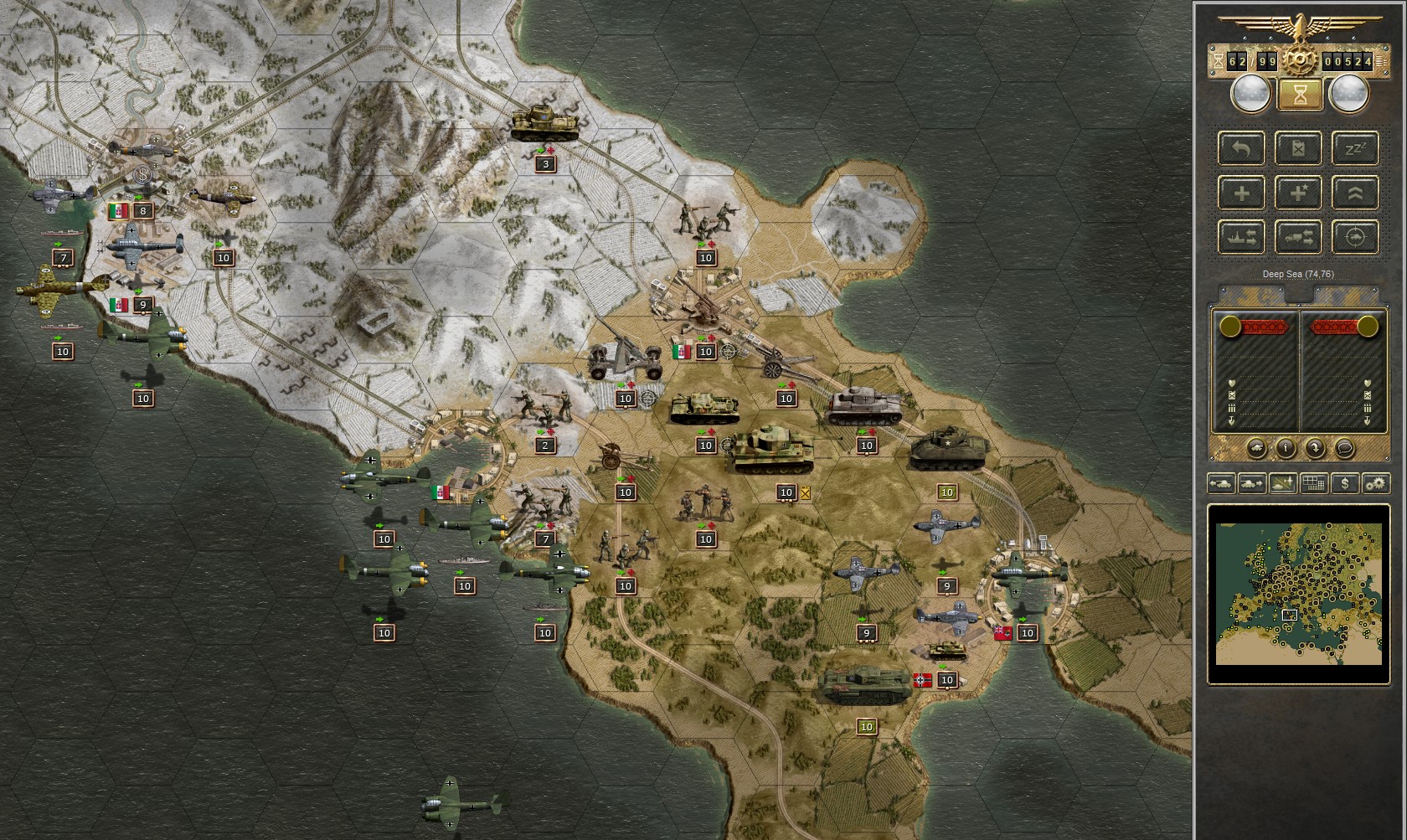Open unit details with the round i button

point(1286,448)
